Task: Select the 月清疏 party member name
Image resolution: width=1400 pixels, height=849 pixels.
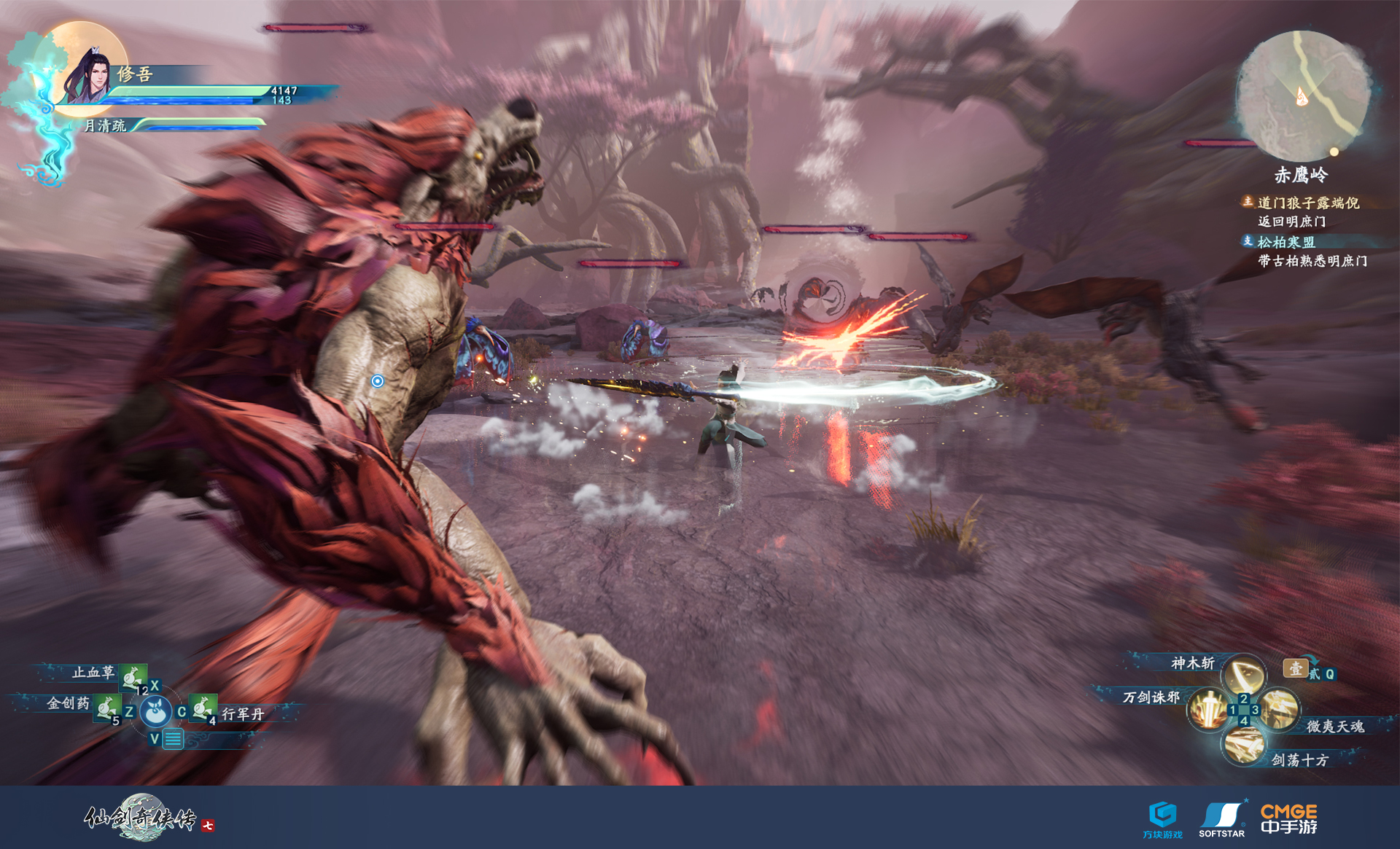Action: [x=105, y=126]
